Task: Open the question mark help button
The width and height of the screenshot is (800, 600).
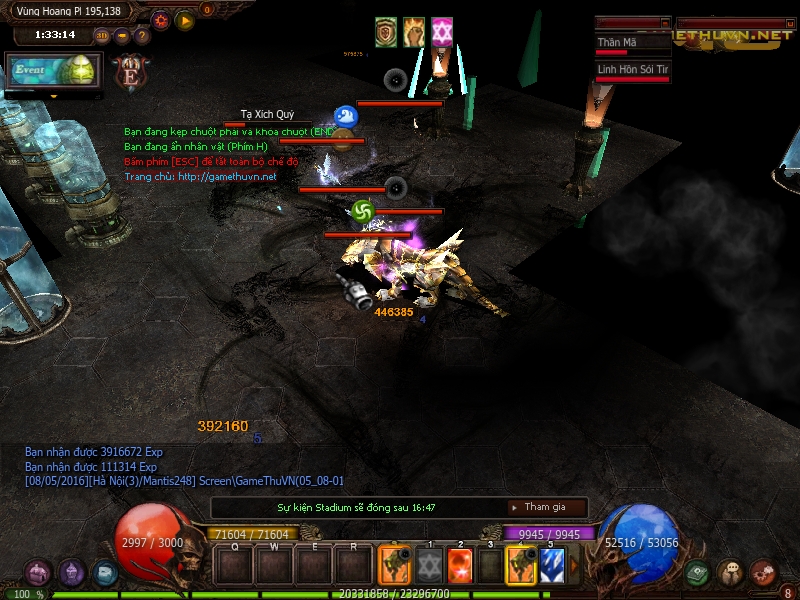Action: [x=142, y=36]
